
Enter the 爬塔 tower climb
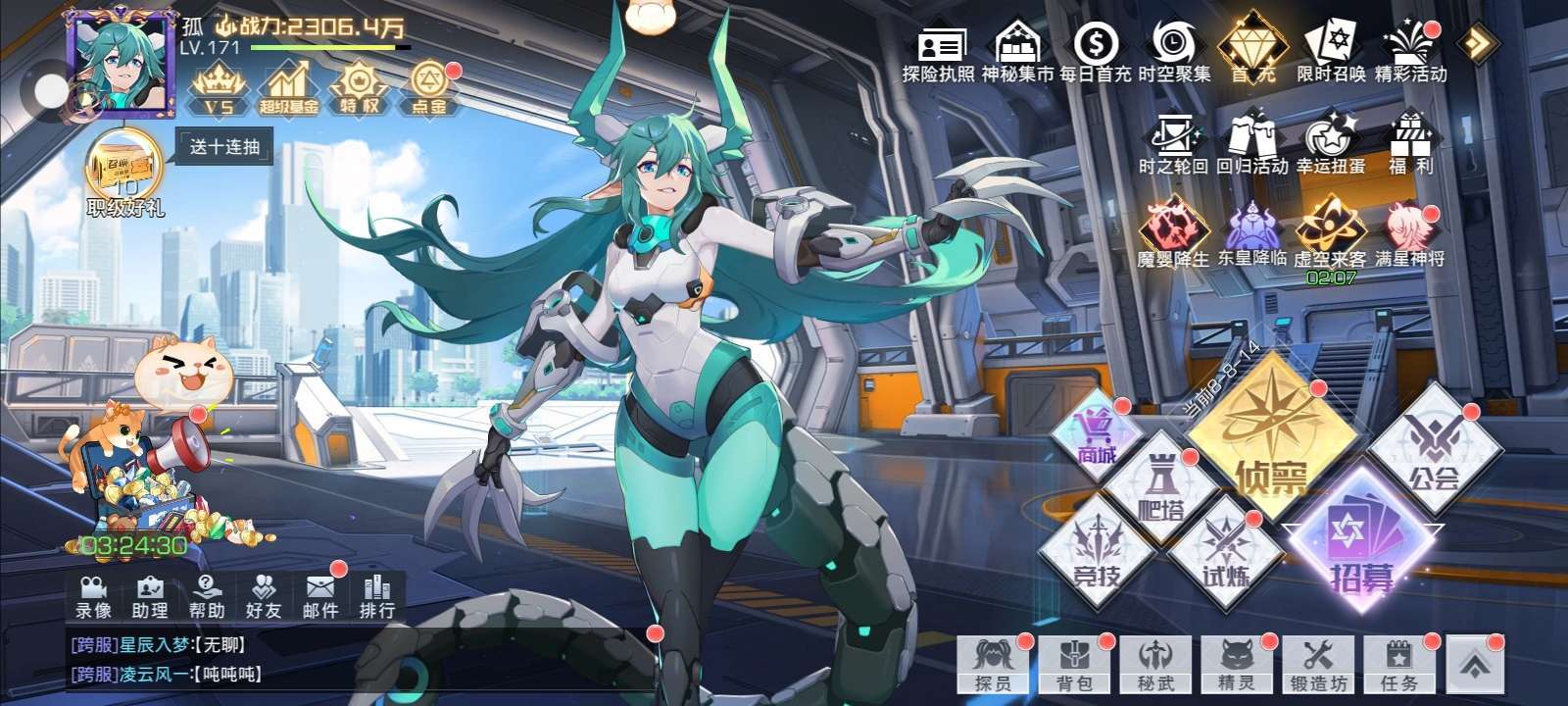click(x=1158, y=488)
